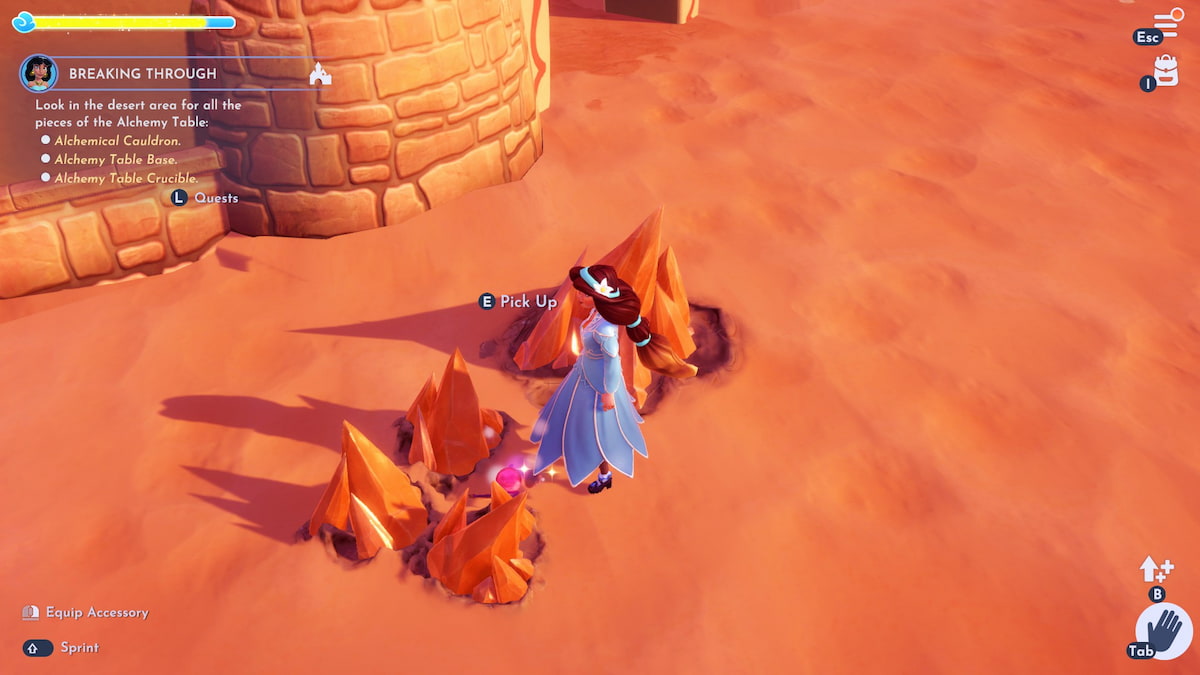
Task: Click Jasmine's quest portrait
Action: coord(38,73)
